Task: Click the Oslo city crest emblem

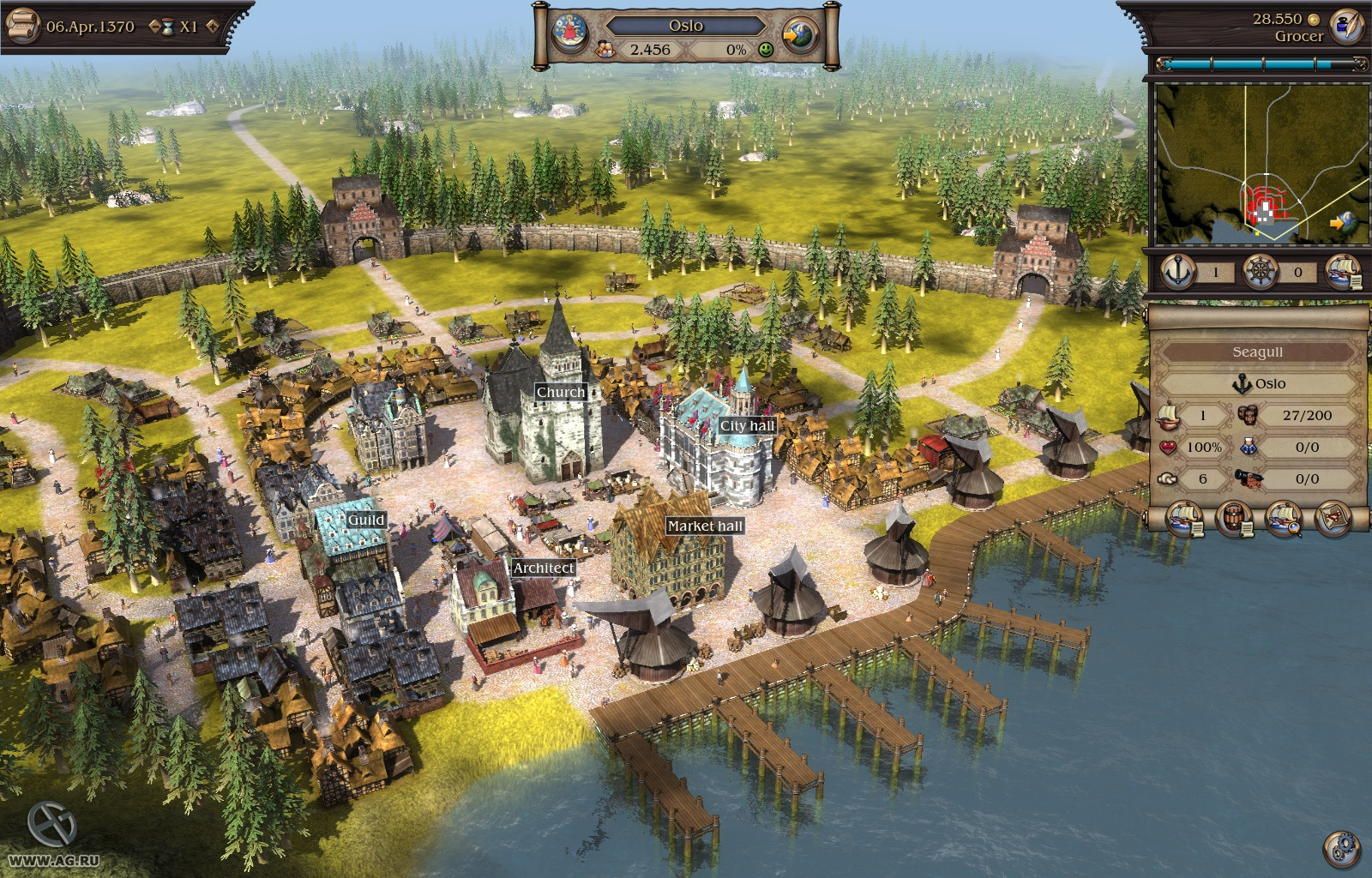Action: click(569, 33)
